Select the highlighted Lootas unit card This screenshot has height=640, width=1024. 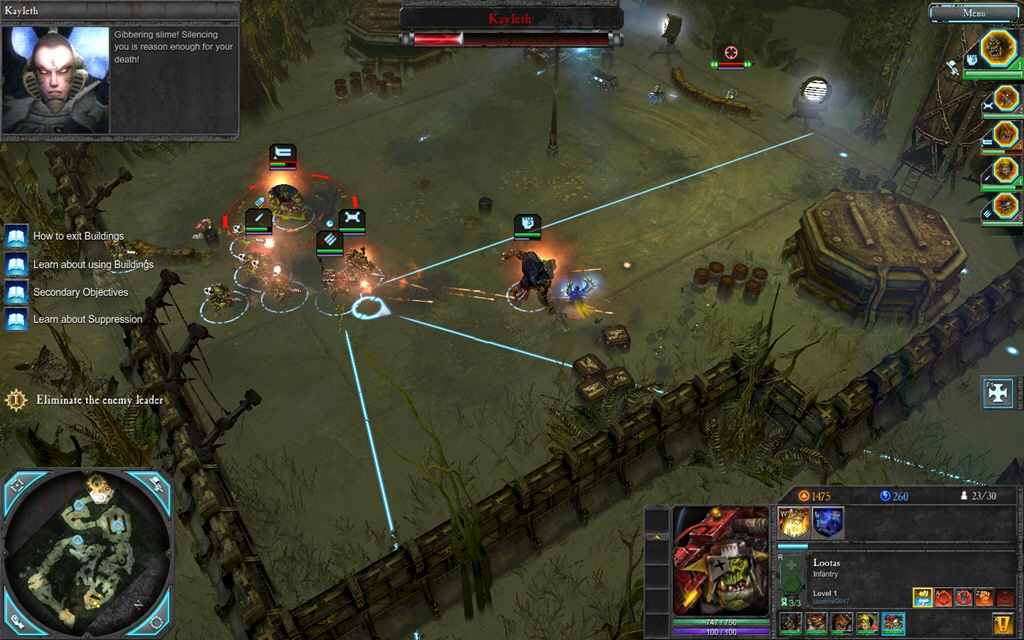click(x=892, y=623)
